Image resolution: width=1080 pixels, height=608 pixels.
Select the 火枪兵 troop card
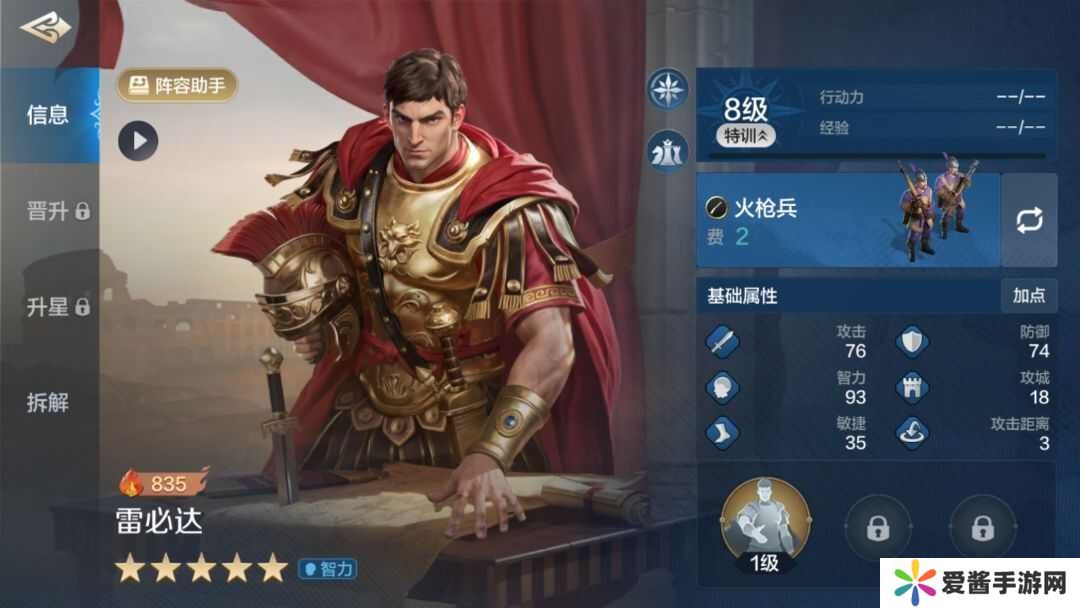[x=848, y=220]
